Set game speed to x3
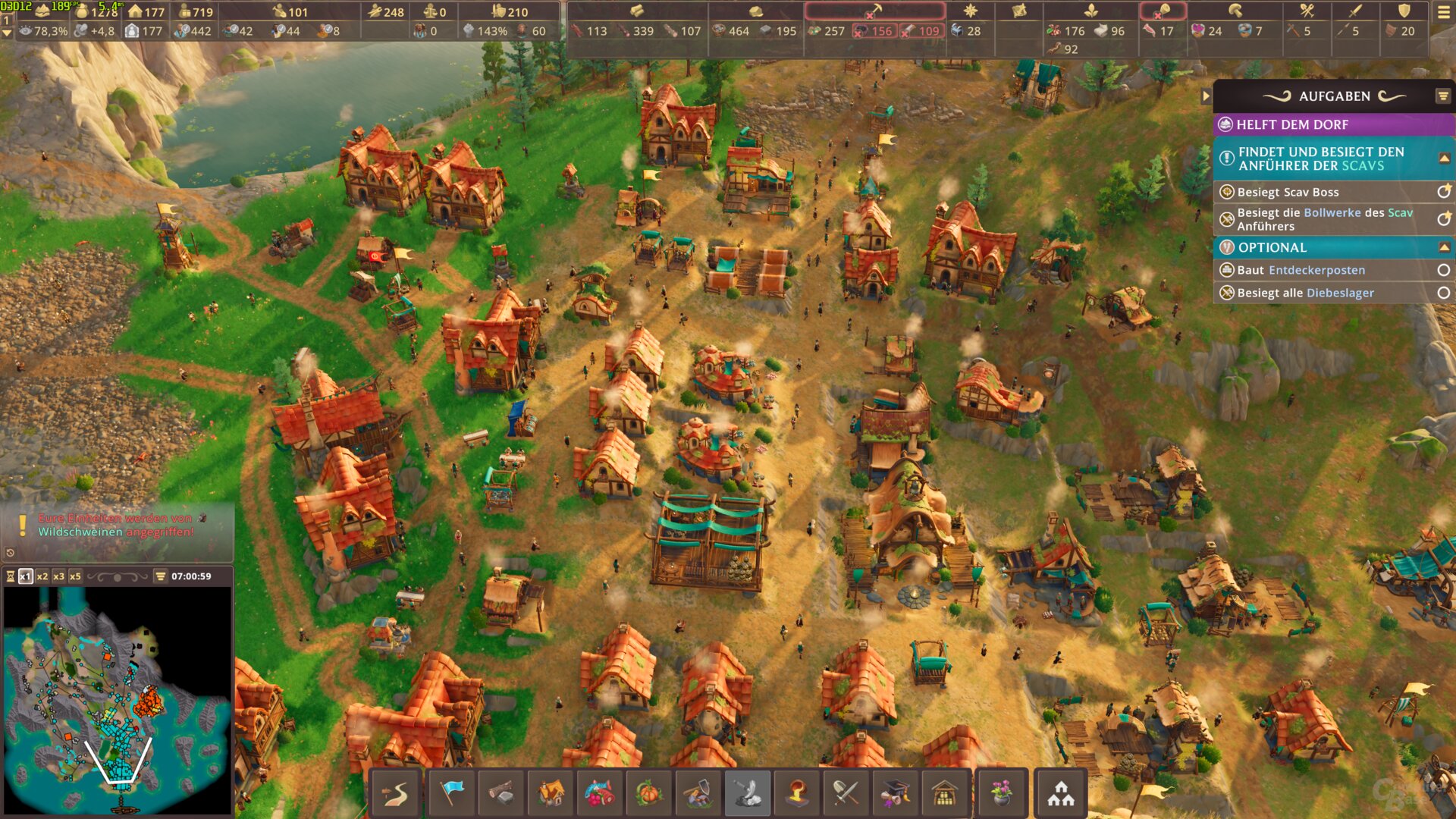The height and width of the screenshot is (819, 1456). pos(58,576)
